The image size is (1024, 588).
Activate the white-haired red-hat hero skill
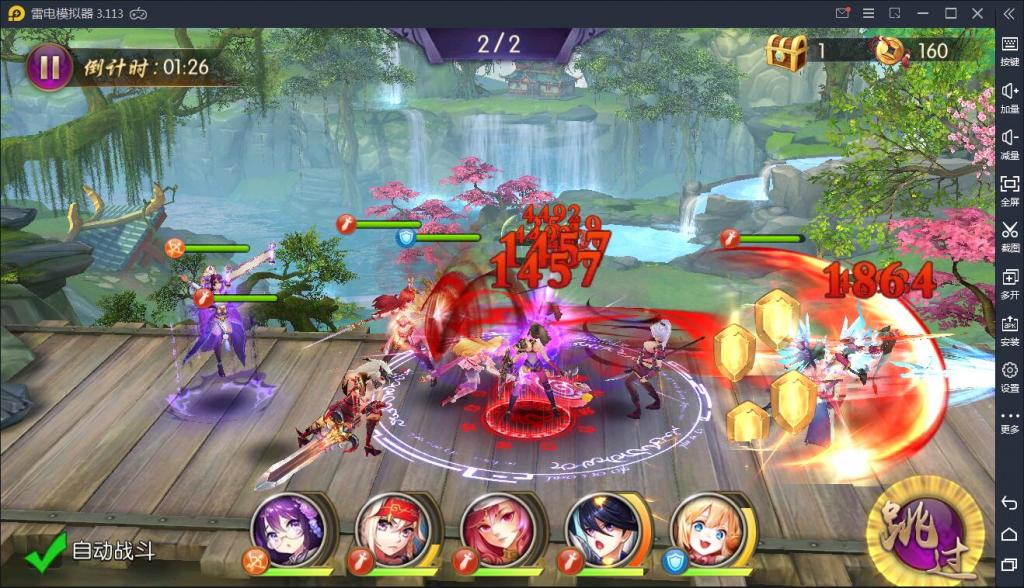point(392,529)
